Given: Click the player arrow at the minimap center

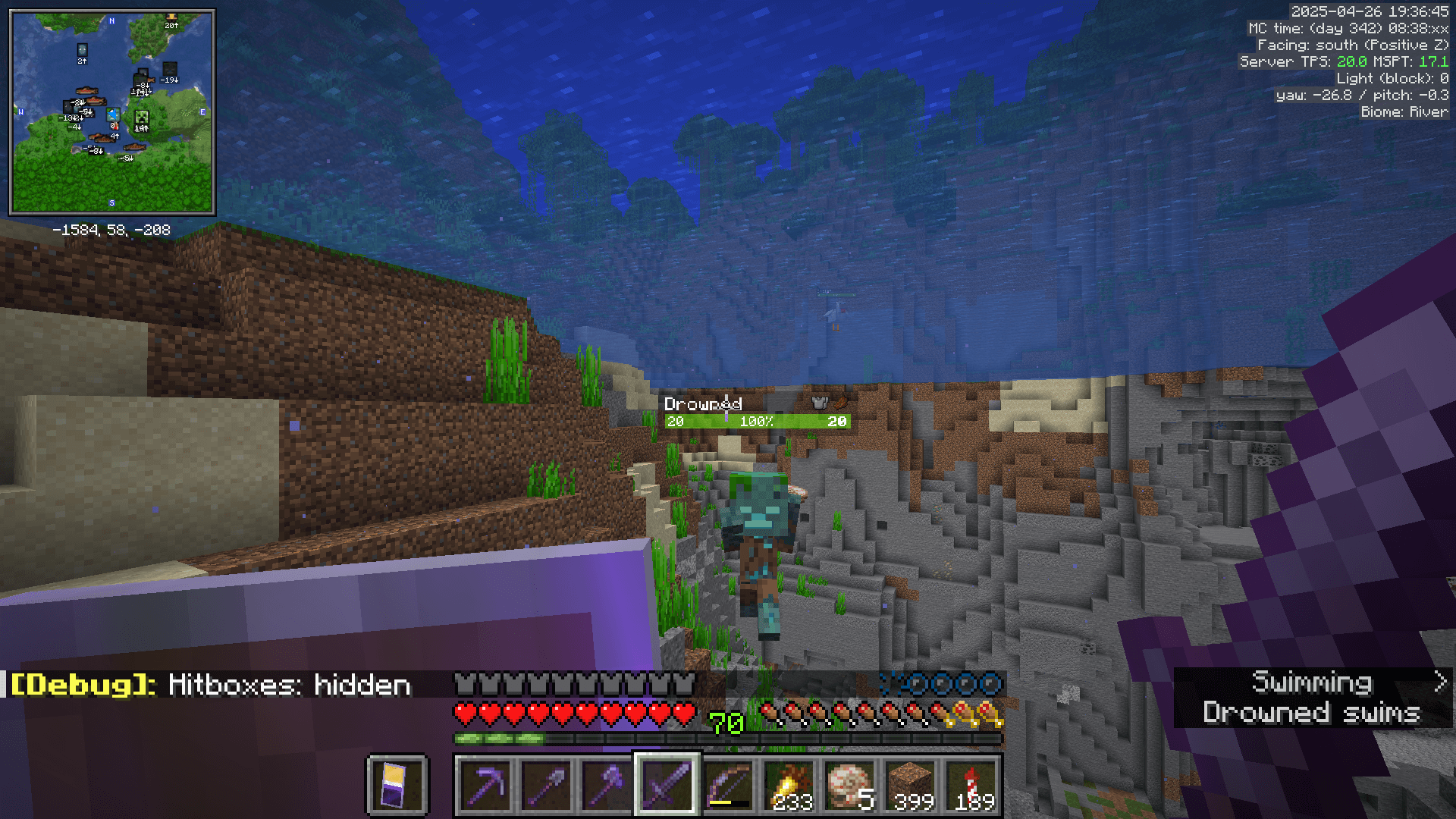Looking at the screenshot, I should 111,115.
